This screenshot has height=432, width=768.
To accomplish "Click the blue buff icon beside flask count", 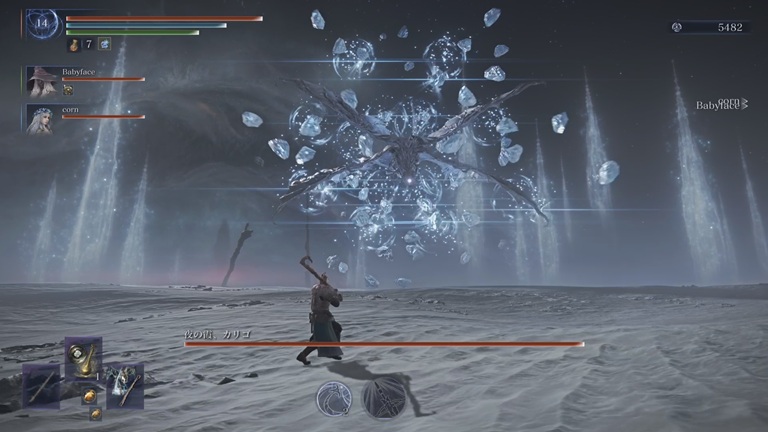I will pyautogui.click(x=104, y=45).
